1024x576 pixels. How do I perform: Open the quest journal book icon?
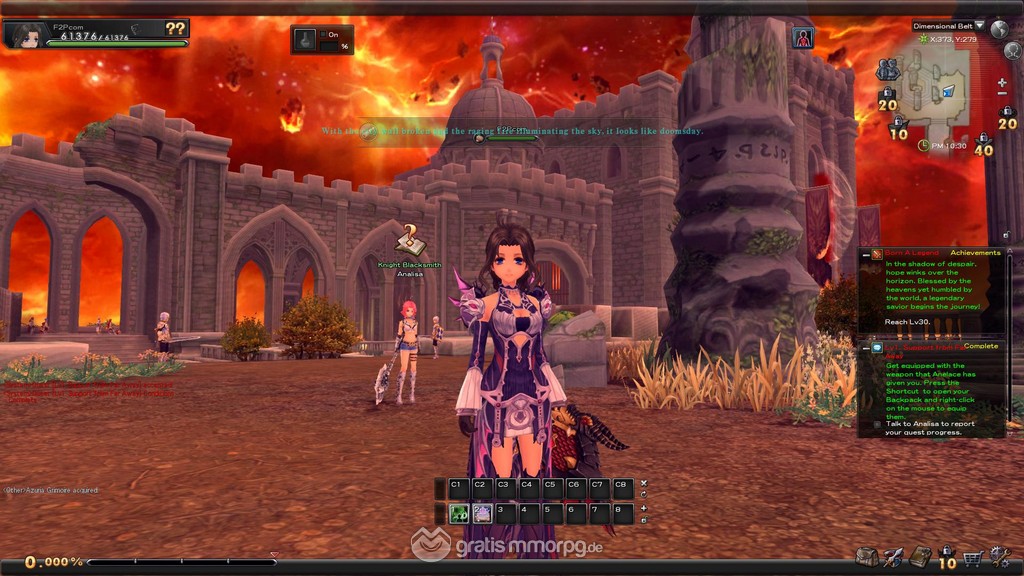pos(920,558)
